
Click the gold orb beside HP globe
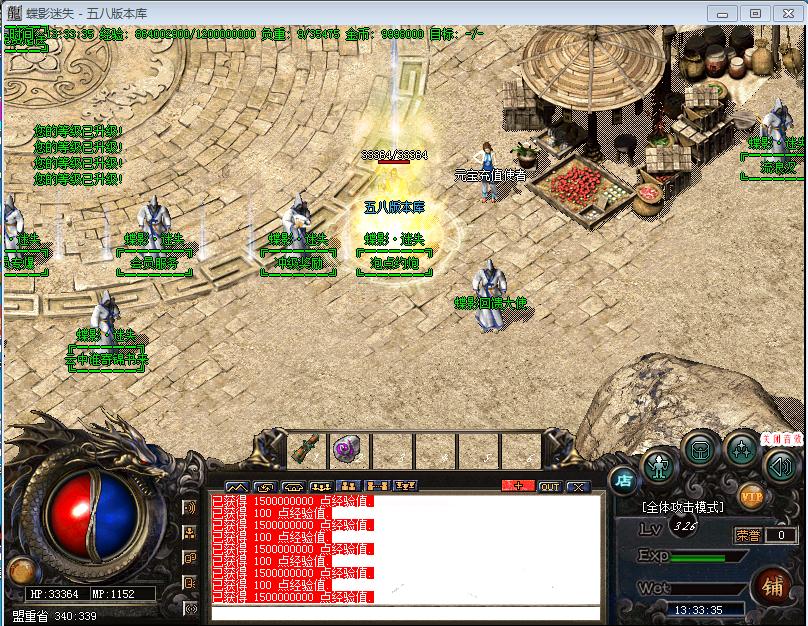click(19, 570)
